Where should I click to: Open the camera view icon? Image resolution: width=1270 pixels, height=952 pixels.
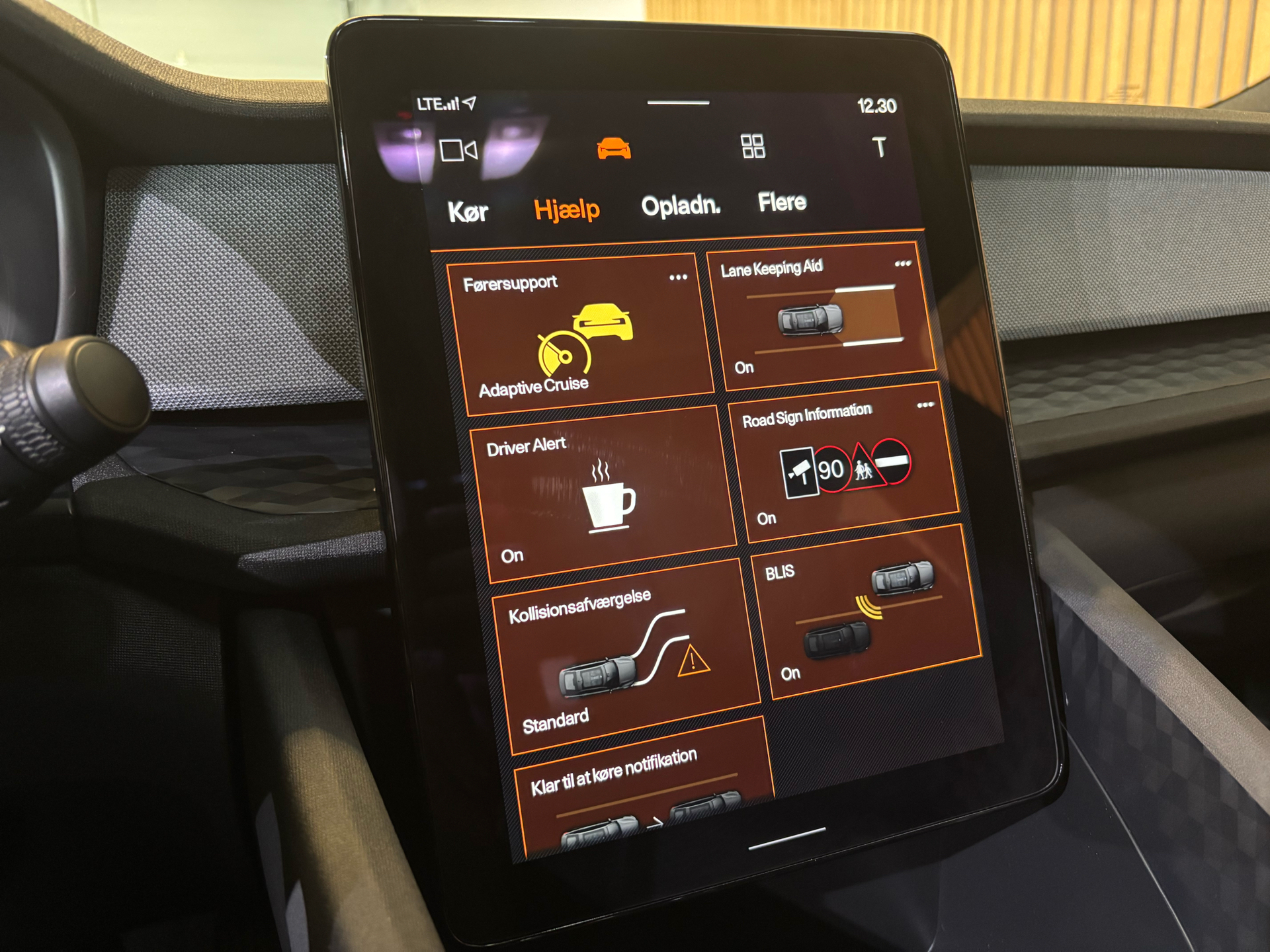tap(458, 151)
